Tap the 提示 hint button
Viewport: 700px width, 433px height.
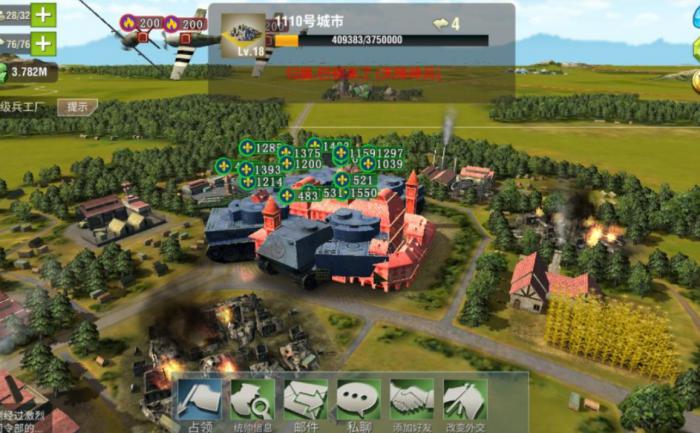point(76,106)
